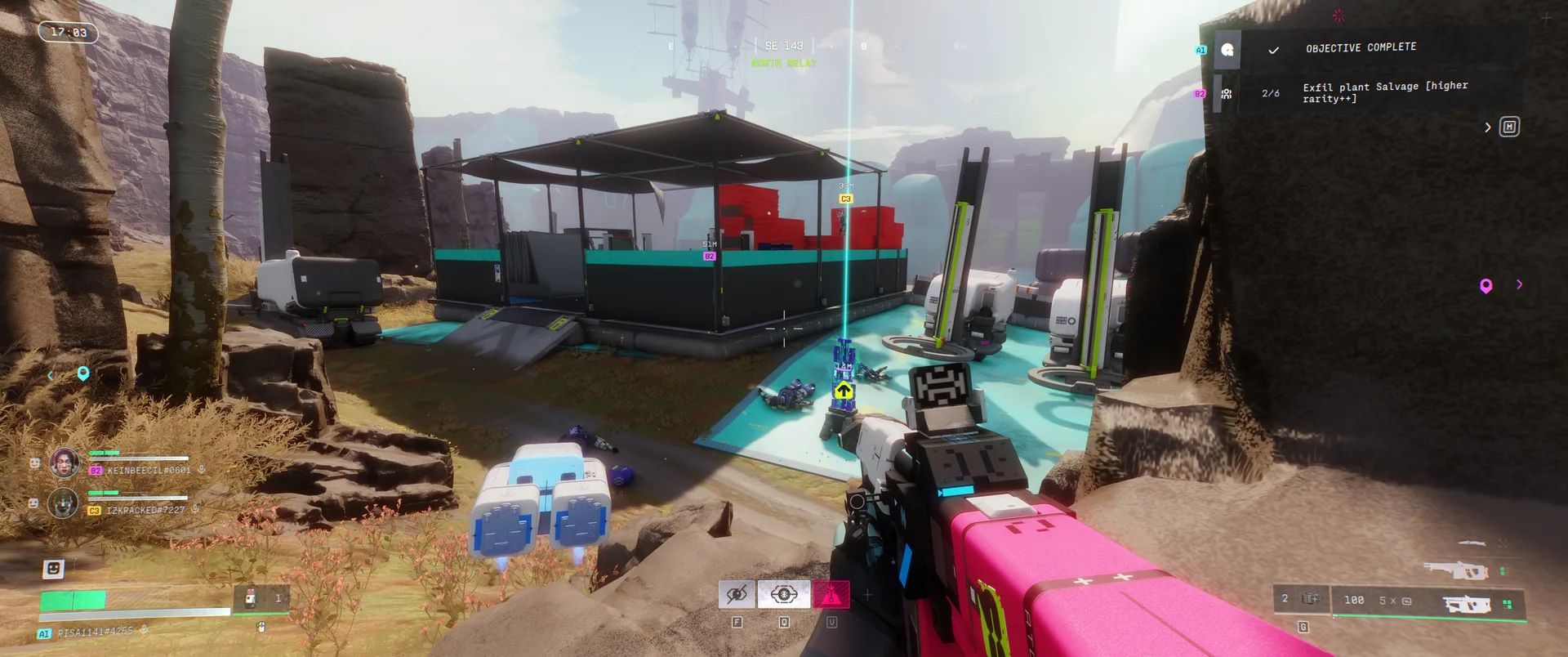
Task: Switch to the secondary weapon above
Action: (1456, 570)
